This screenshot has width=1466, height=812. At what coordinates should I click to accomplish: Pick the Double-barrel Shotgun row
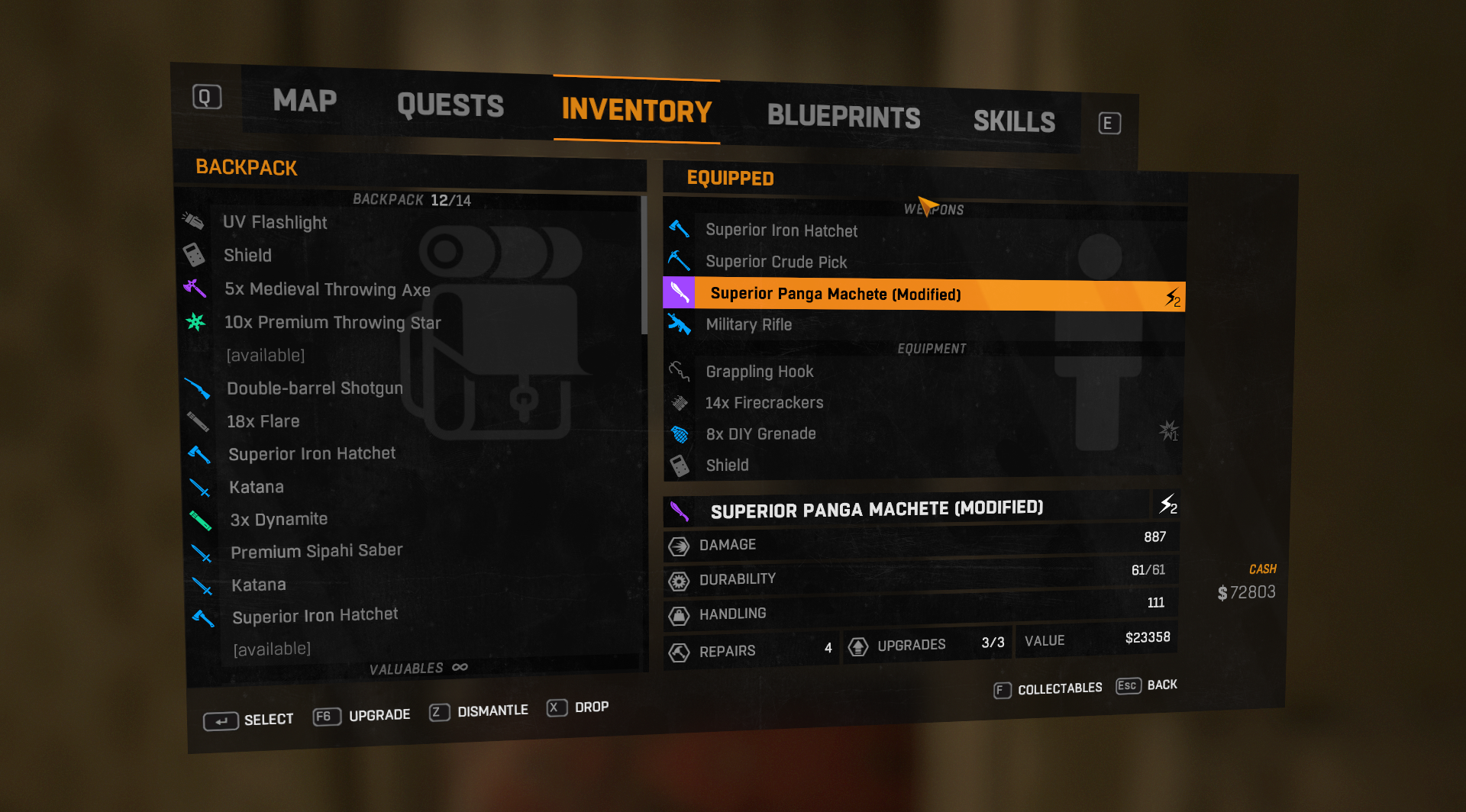click(315, 388)
